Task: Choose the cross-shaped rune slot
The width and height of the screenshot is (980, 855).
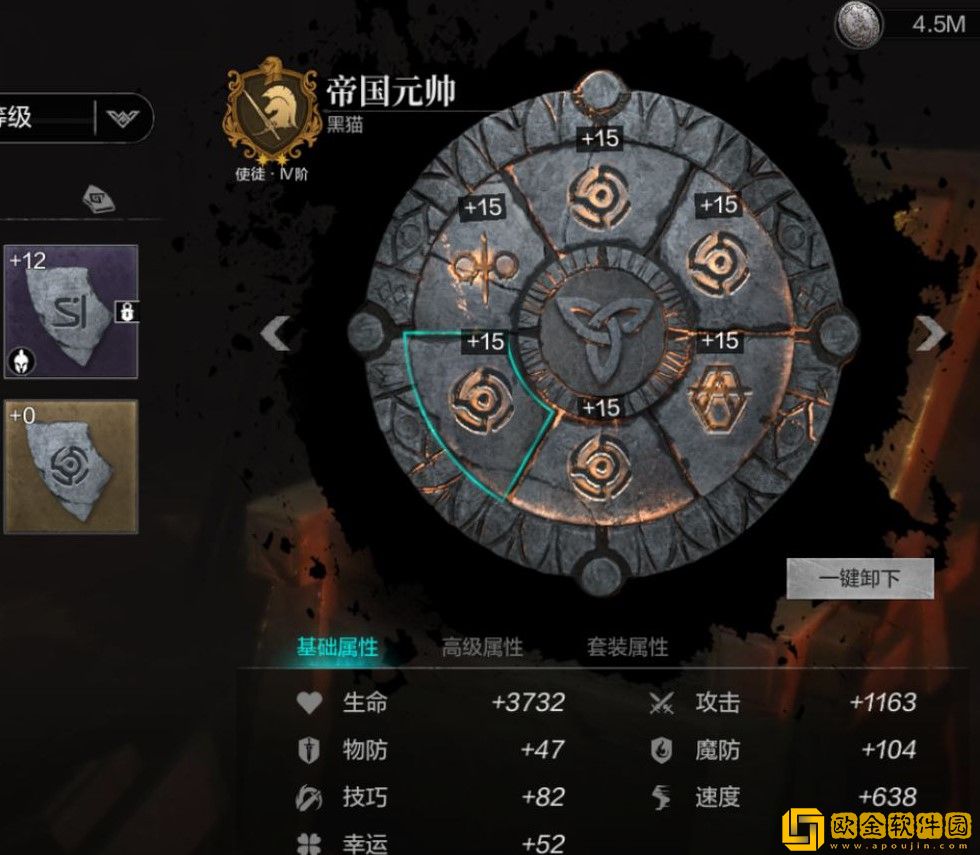Action: pos(484,267)
